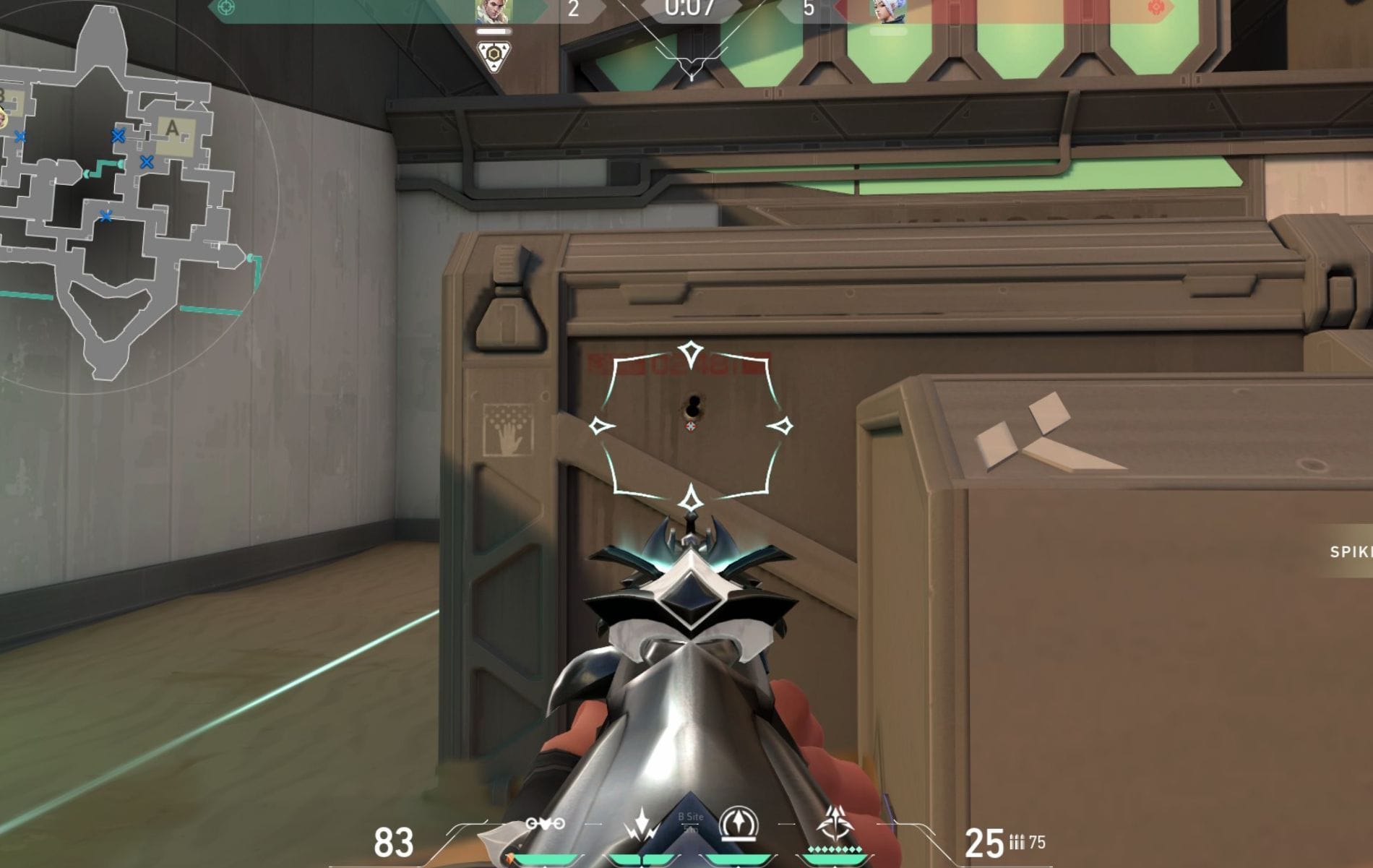The height and width of the screenshot is (868, 1373).
Task: Click the handprint decal icon on the crate
Action: pos(510,431)
